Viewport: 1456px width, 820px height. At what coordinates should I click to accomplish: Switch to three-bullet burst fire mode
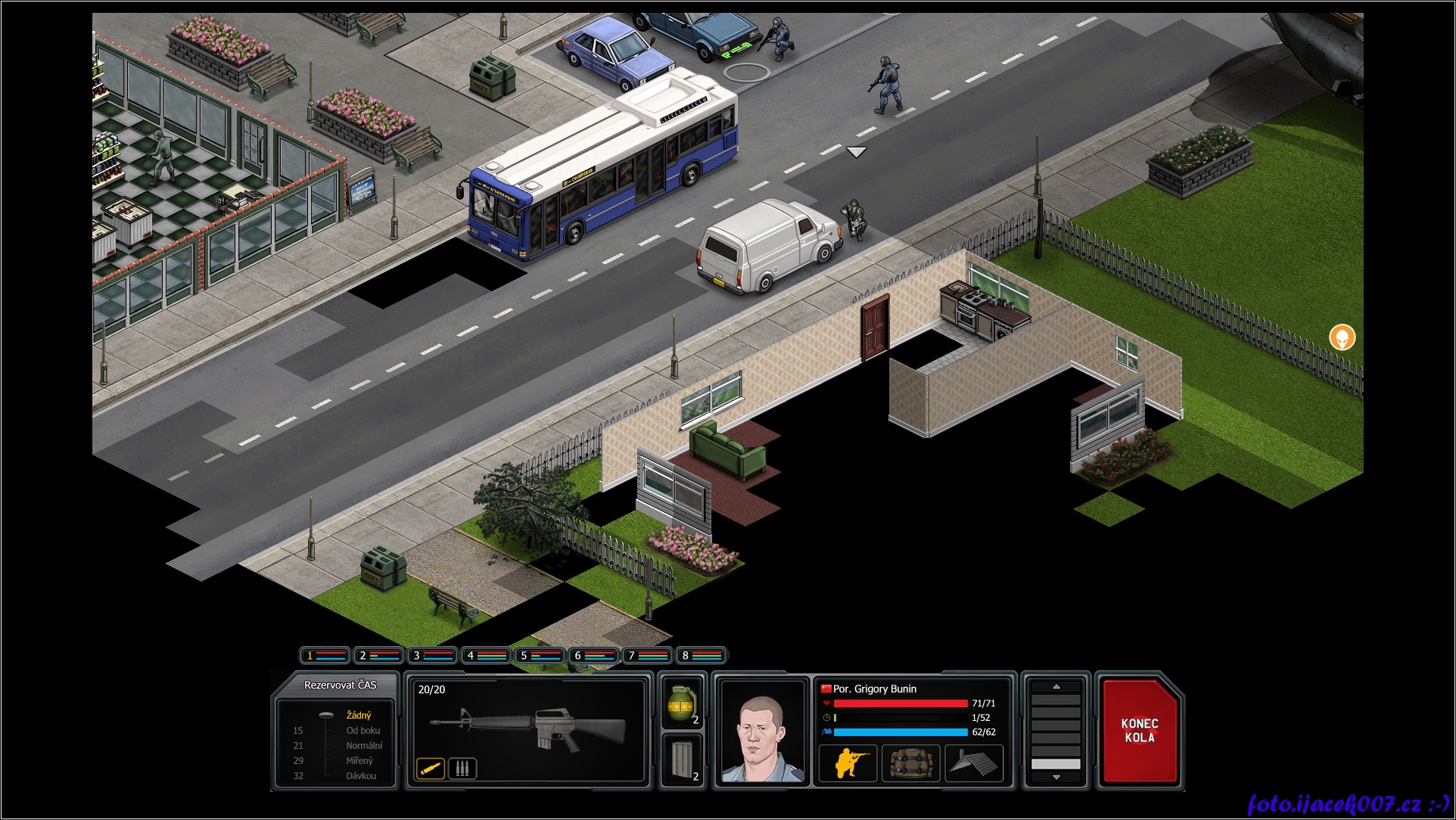click(x=462, y=769)
